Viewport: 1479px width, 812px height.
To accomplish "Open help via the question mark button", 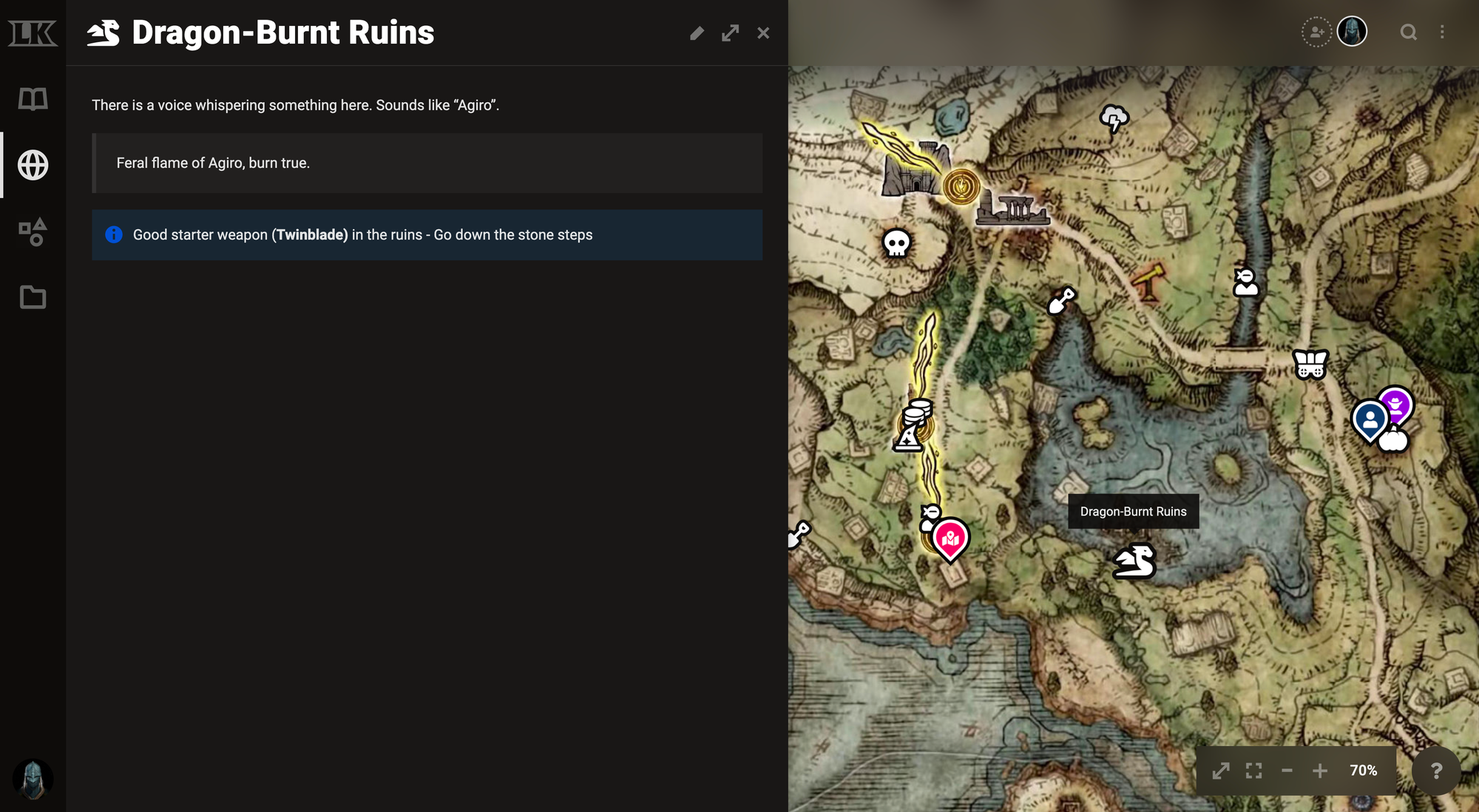I will click(1438, 771).
